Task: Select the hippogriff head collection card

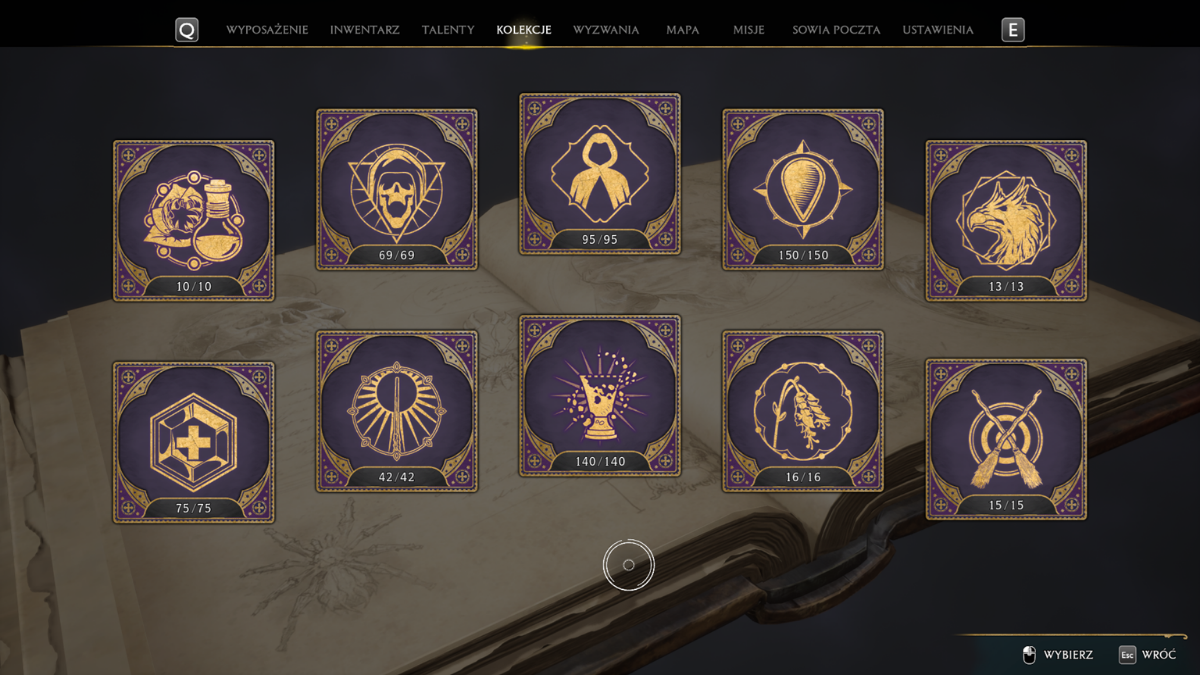Action: [1006, 220]
